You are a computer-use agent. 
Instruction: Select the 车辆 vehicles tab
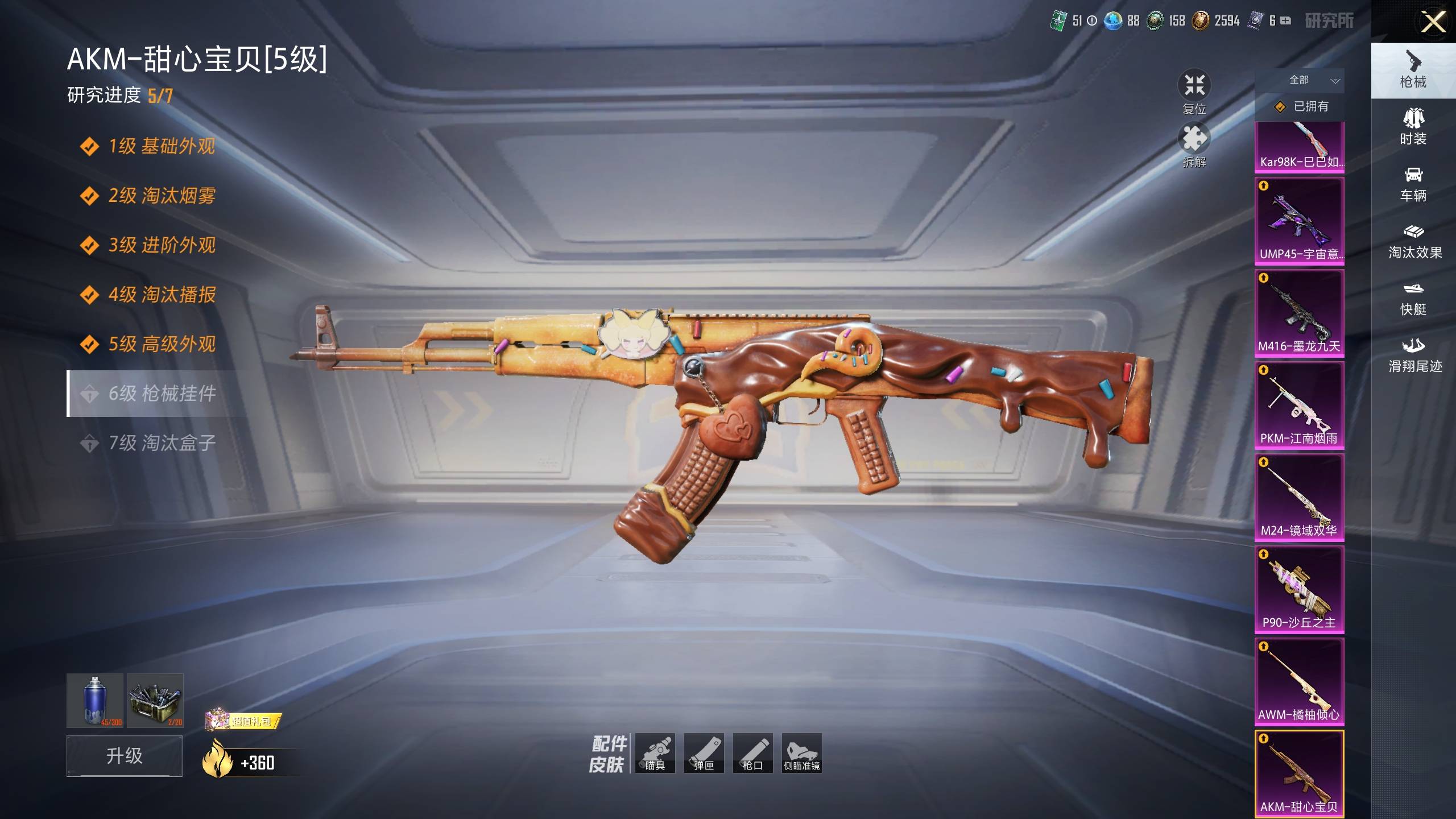[x=1413, y=184]
